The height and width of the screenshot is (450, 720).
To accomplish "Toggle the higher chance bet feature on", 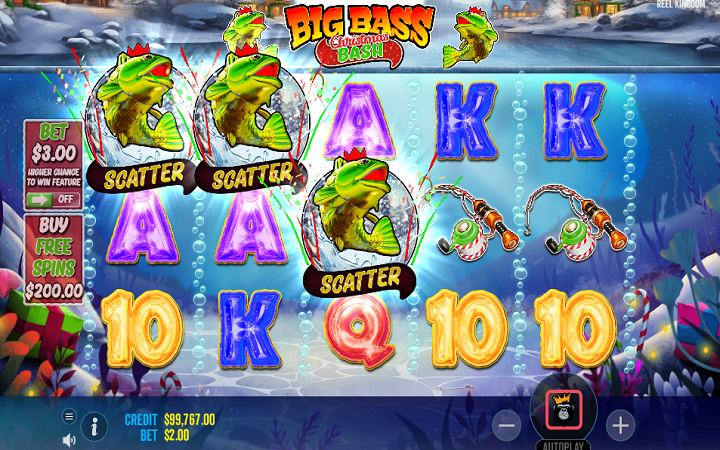I will pos(53,199).
